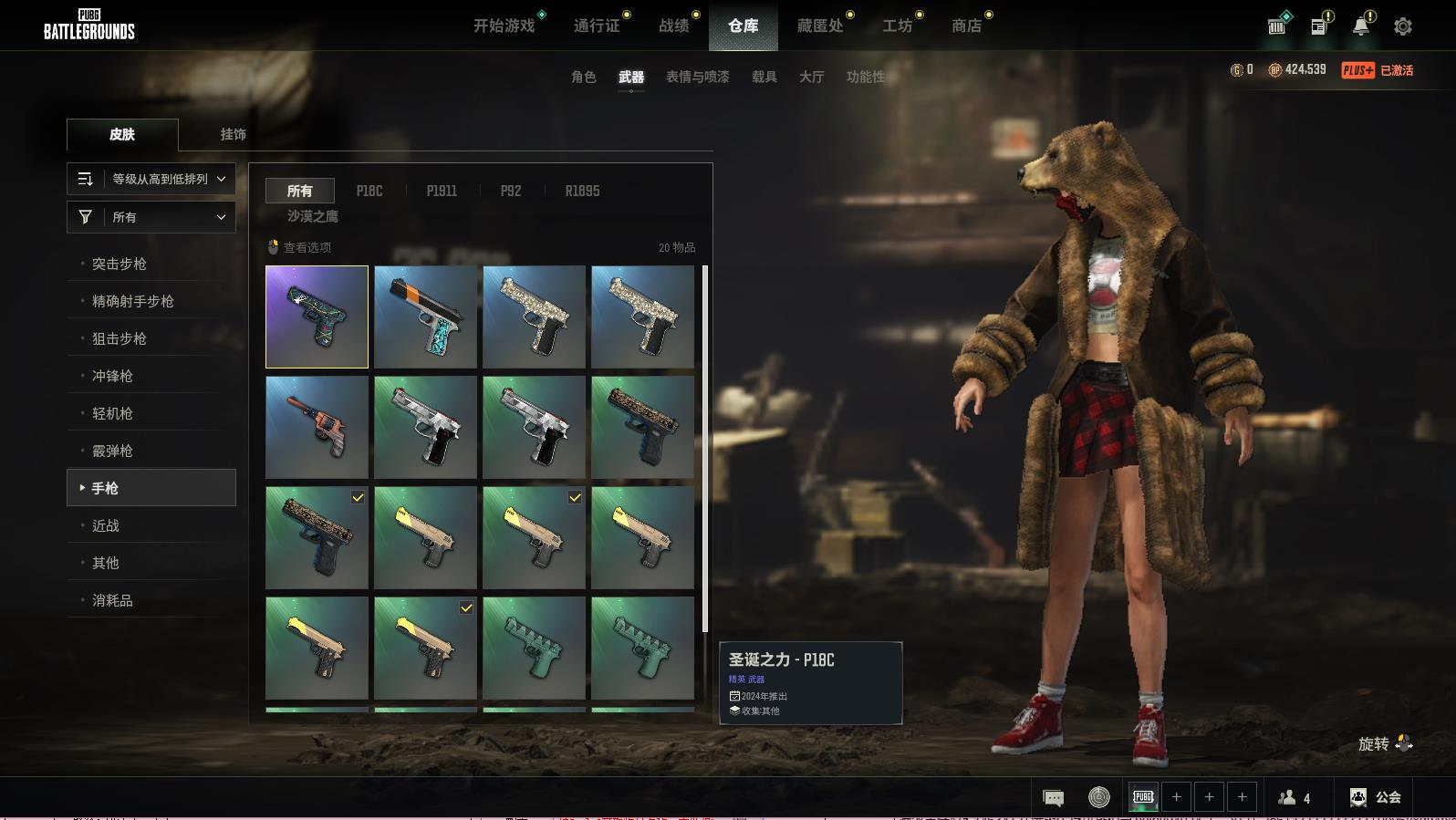
Task: Open the 商店 store page
Action: point(967,26)
